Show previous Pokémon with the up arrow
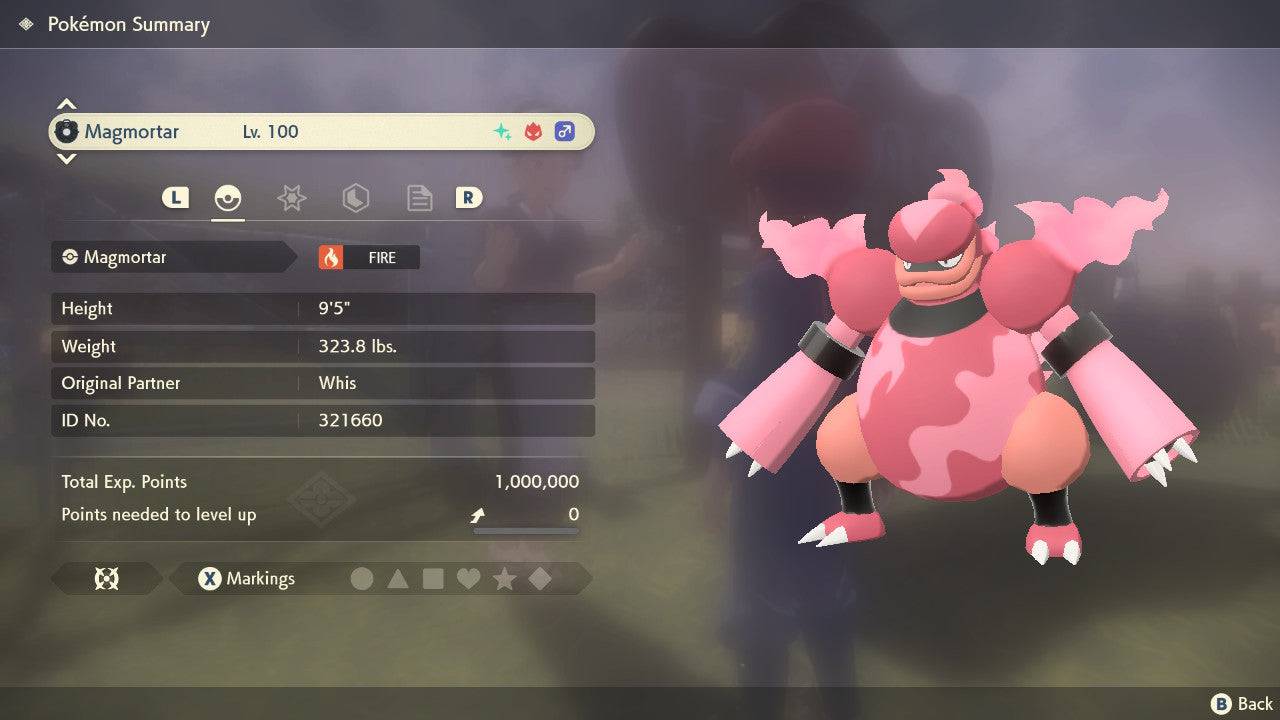This screenshot has height=720, width=1280. point(66,104)
